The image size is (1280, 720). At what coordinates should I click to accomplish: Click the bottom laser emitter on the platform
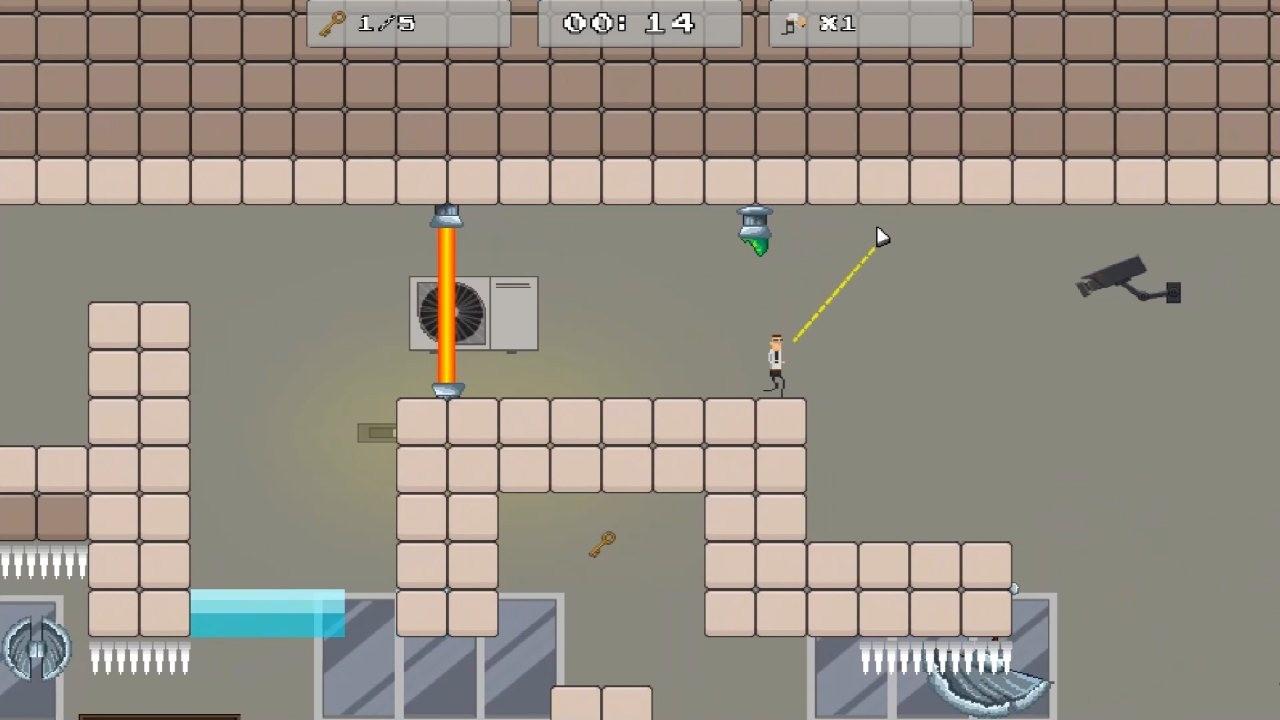tap(447, 388)
